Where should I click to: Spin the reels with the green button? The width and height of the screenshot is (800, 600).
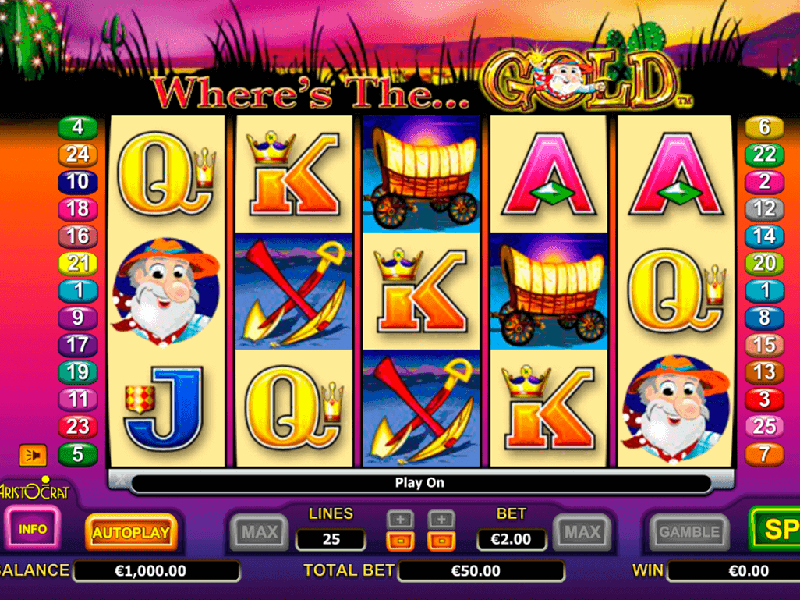(776, 530)
